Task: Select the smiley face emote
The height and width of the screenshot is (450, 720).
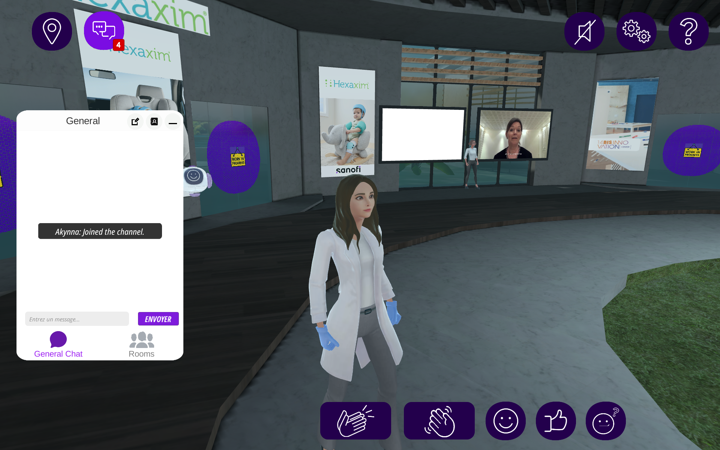Action: tap(506, 421)
